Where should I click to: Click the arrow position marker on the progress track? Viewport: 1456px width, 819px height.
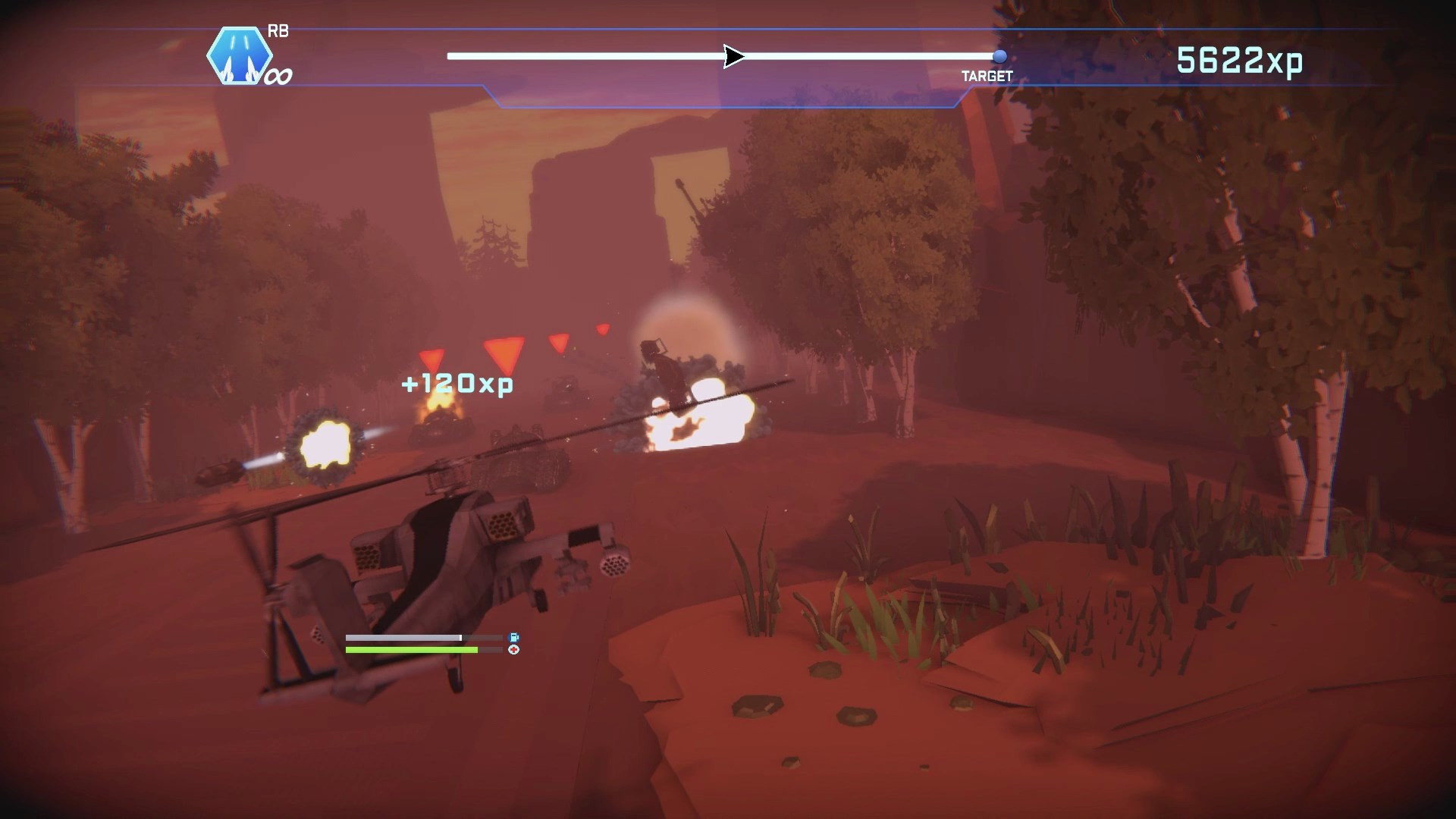[x=733, y=56]
